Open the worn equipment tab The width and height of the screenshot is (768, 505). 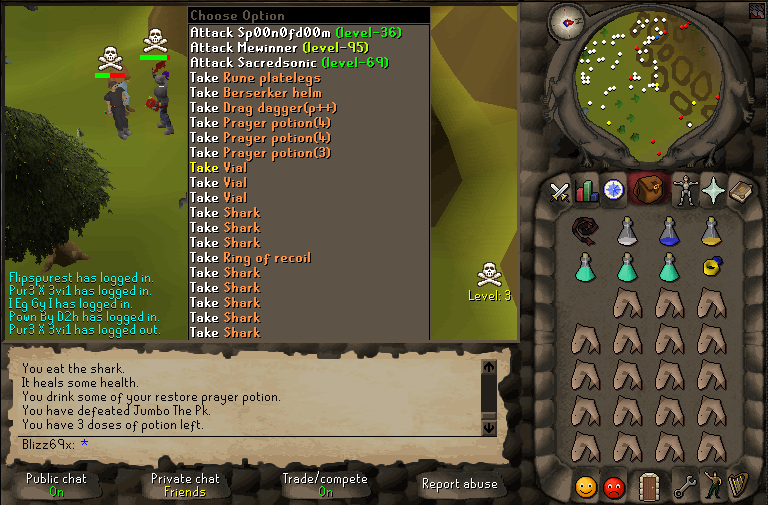[686, 188]
